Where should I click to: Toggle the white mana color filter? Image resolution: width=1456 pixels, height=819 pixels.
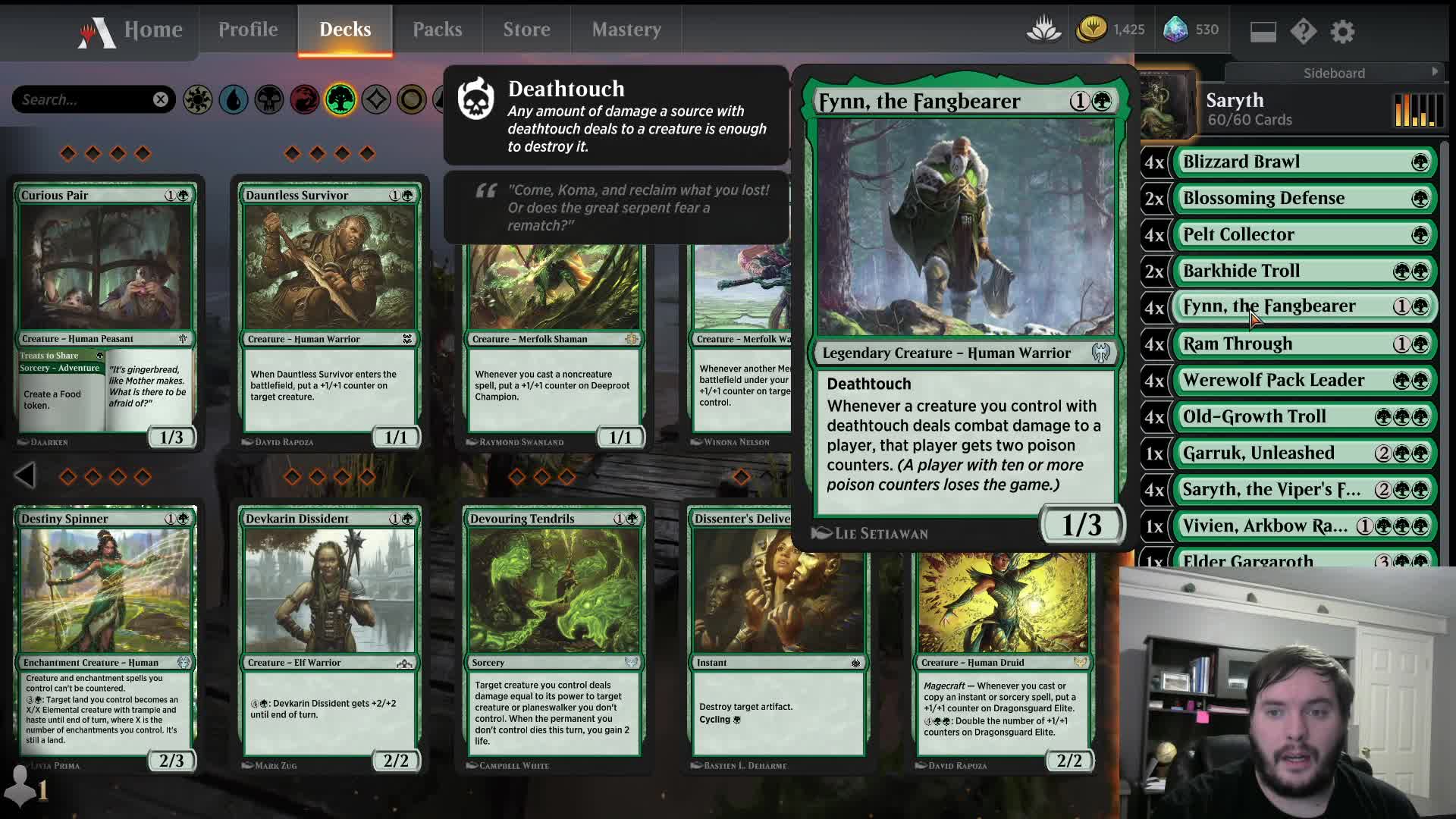[x=199, y=99]
